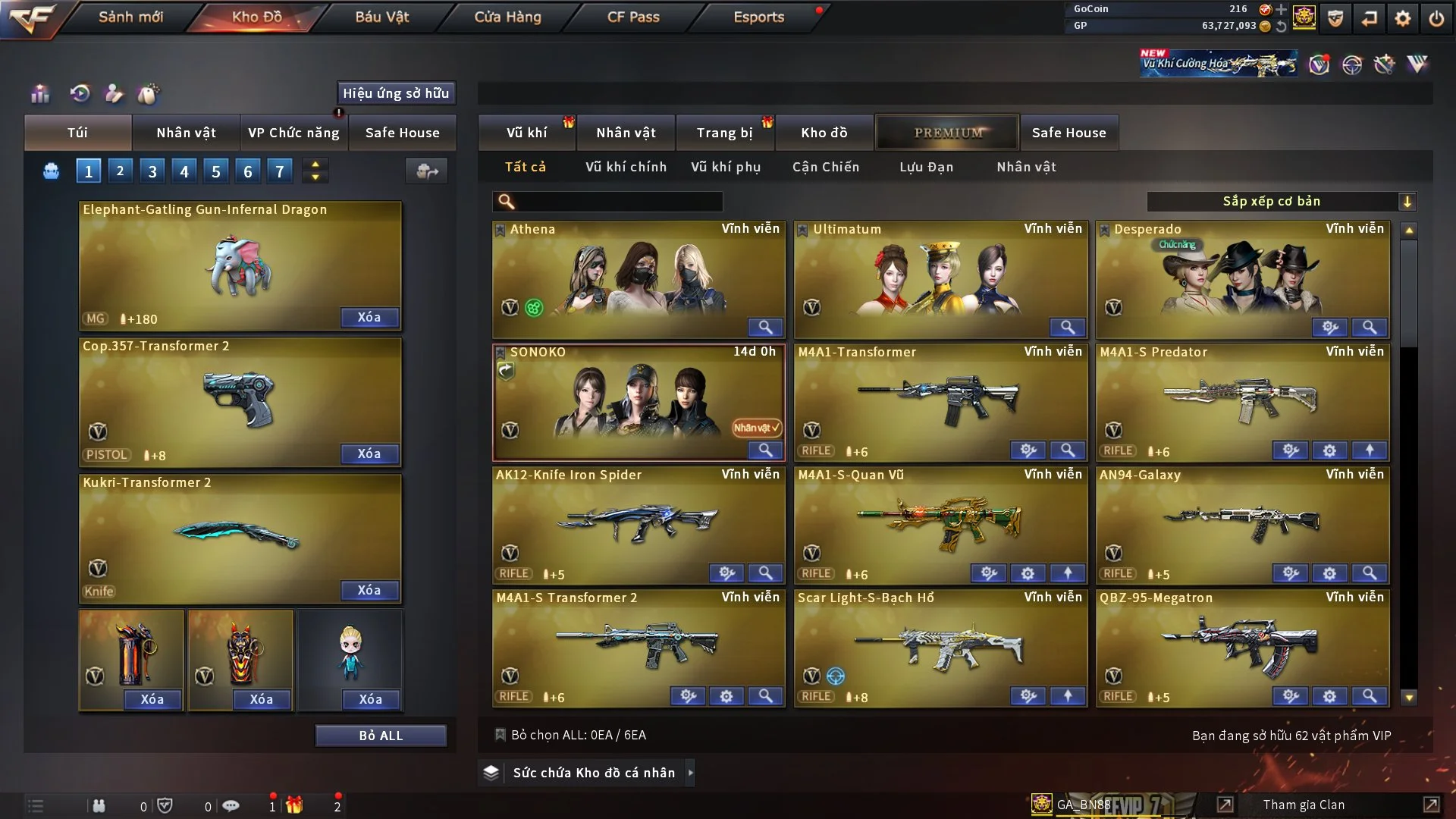This screenshot has width=1456, height=819.
Task: Remove the Elephant-Gatling Gun-Infernal Dragon with Xóa
Action: point(369,317)
